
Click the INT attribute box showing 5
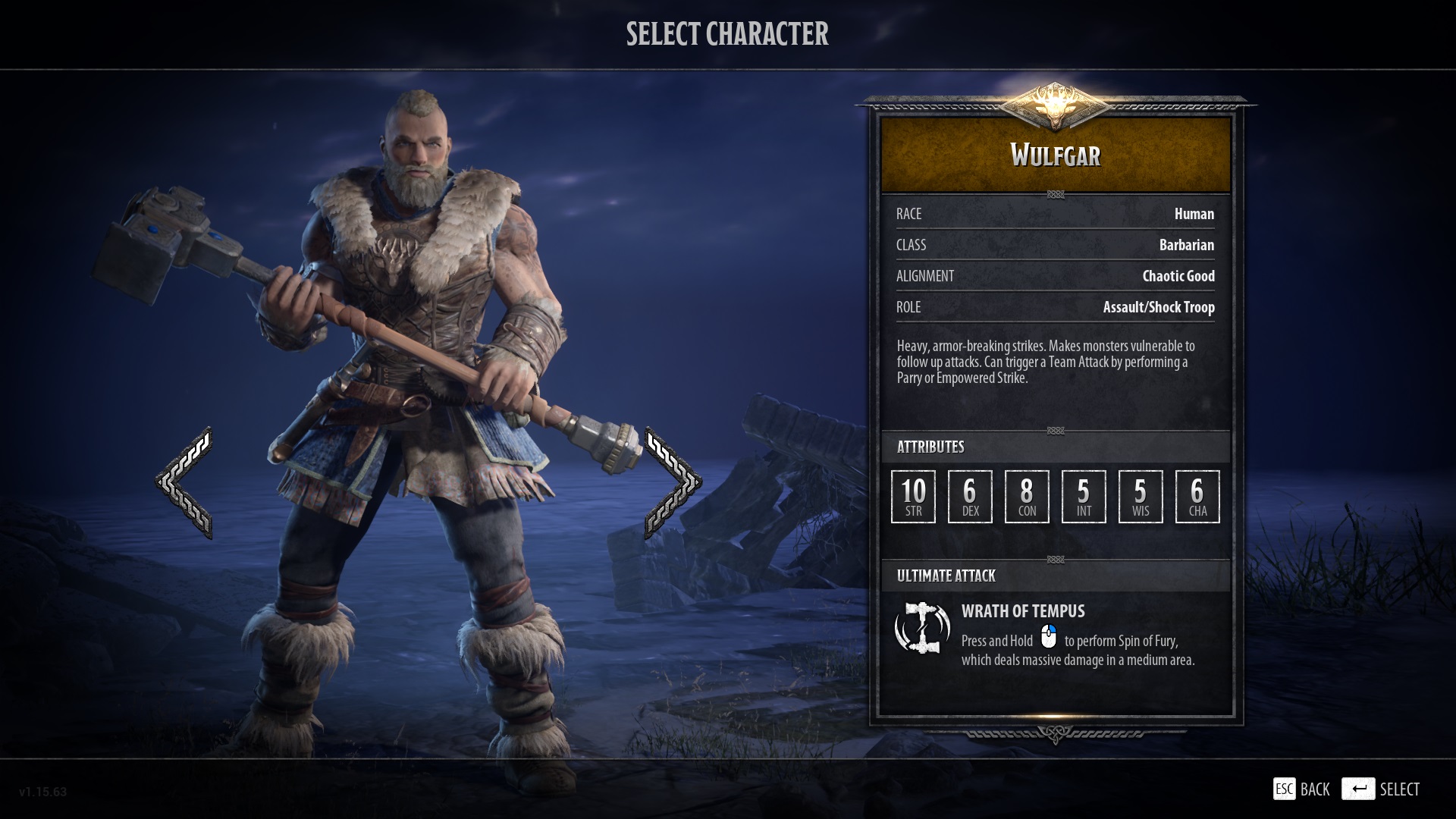coord(1083,497)
